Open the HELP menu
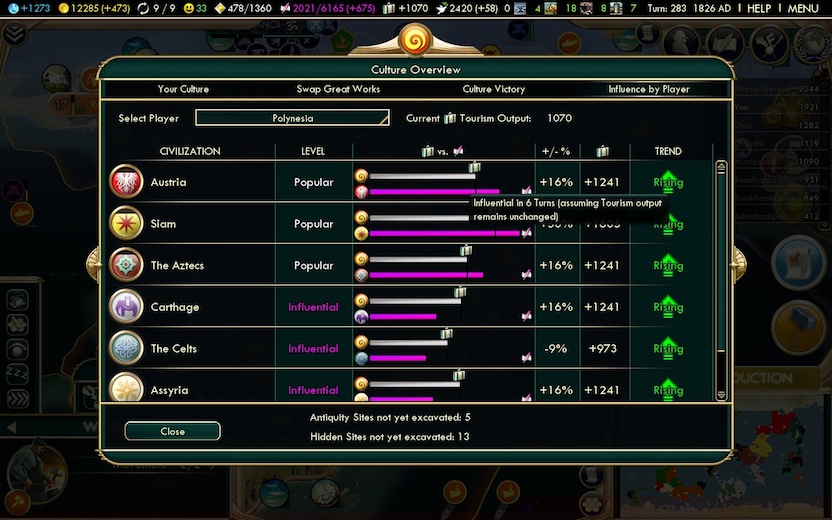This screenshot has width=832, height=520. pos(759,8)
